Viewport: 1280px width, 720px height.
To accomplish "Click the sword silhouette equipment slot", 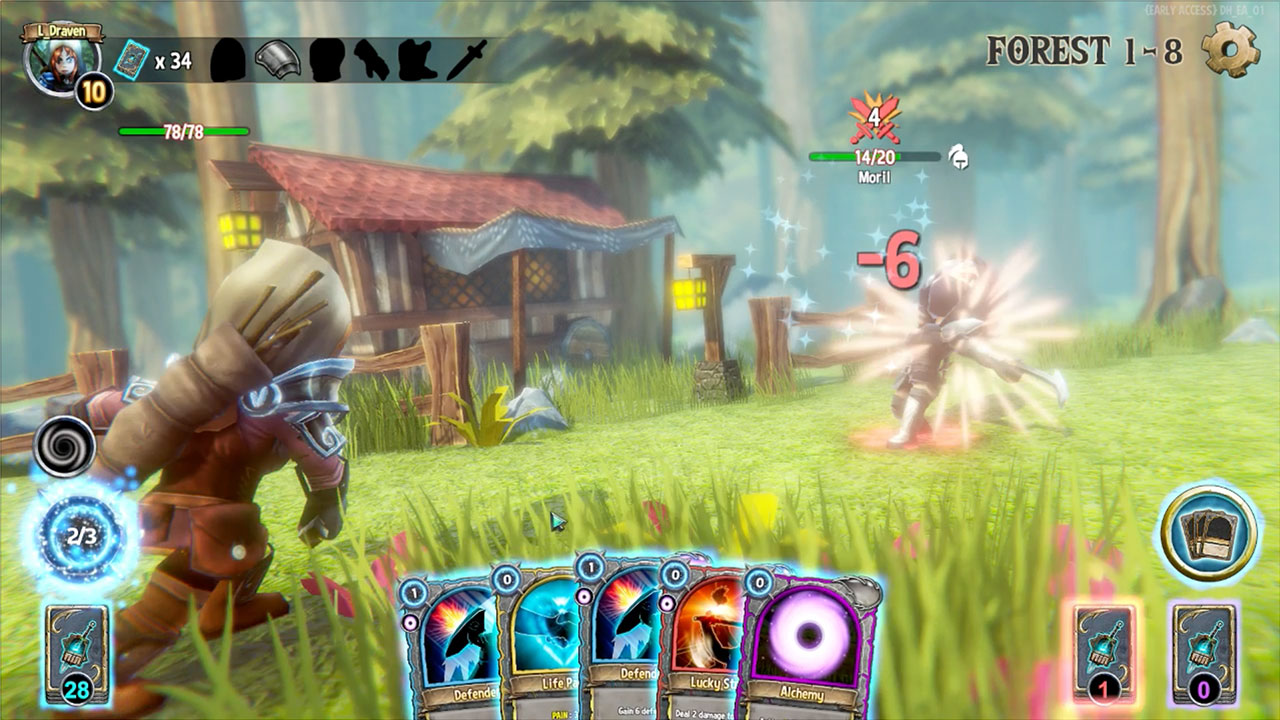I will (466, 60).
